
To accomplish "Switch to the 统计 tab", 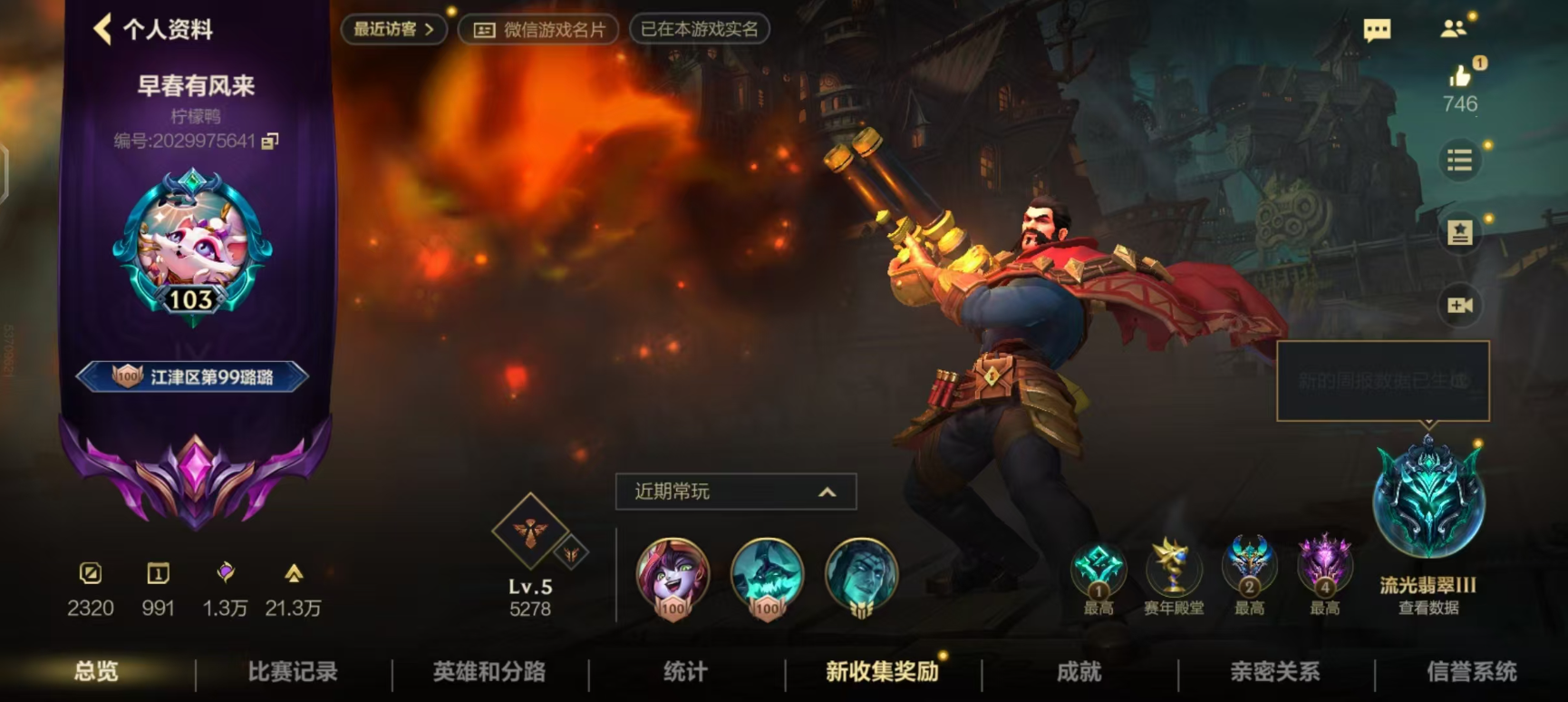I will pos(682,672).
